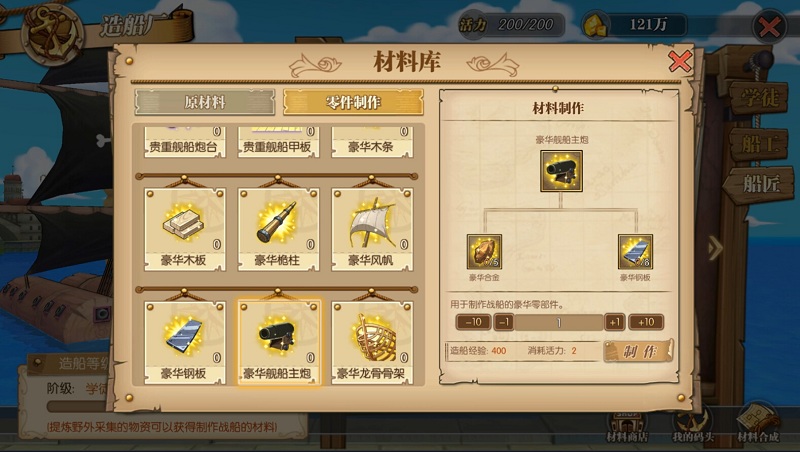Click the 制作 craft button
This screenshot has width=800, height=452.
tap(638, 351)
